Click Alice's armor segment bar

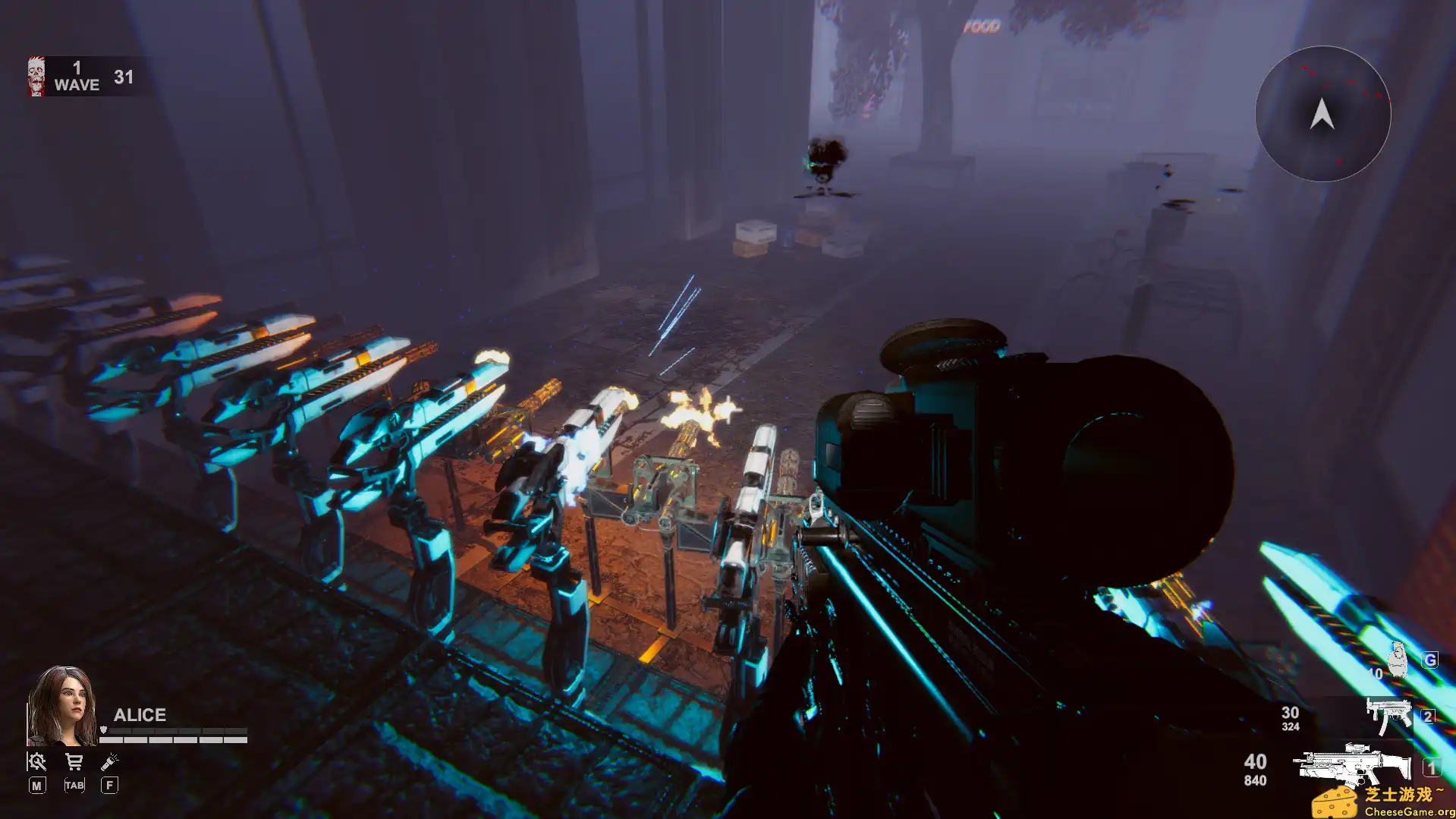(x=176, y=729)
